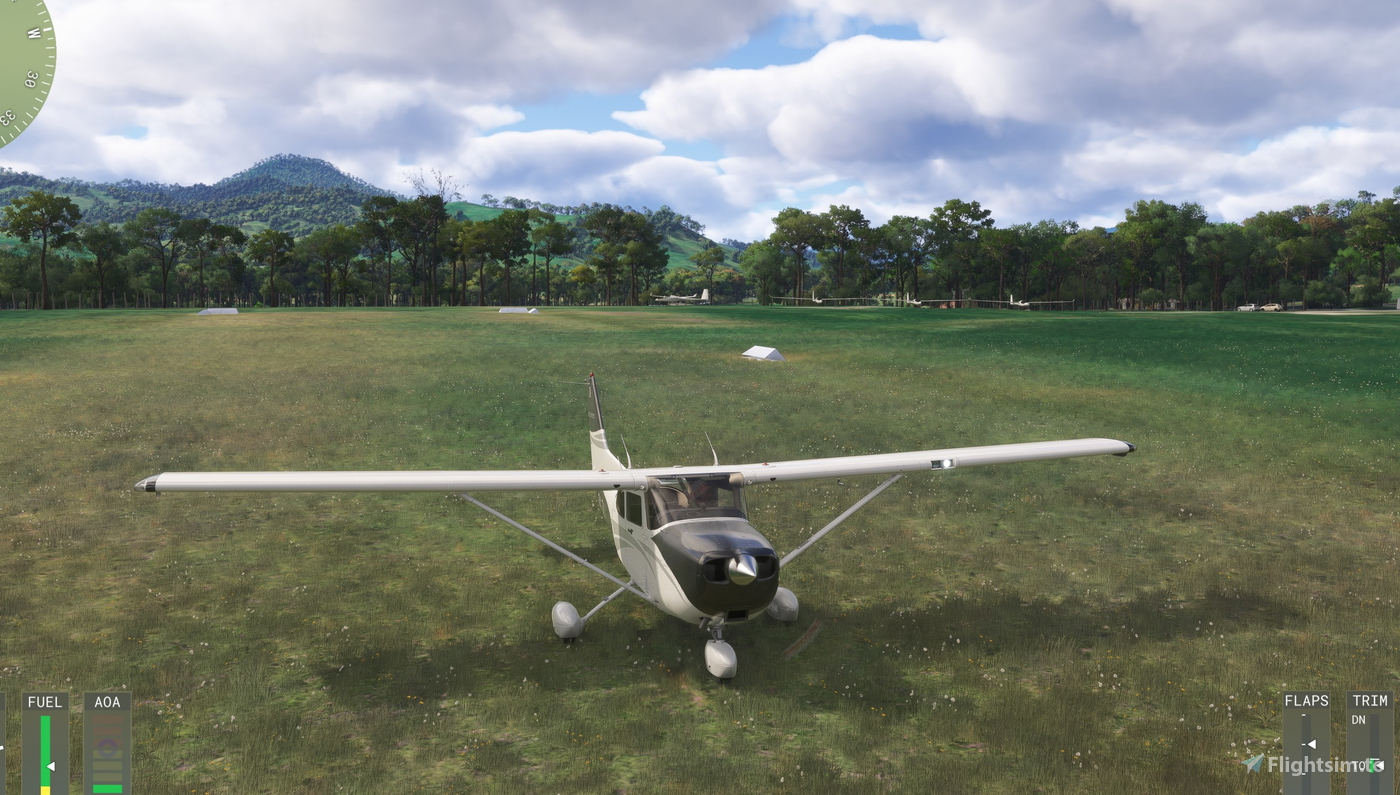The width and height of the screenshot is (1400, 795).
Task: Click the W heading letter on the compass
Action: (x=33, y=33)
